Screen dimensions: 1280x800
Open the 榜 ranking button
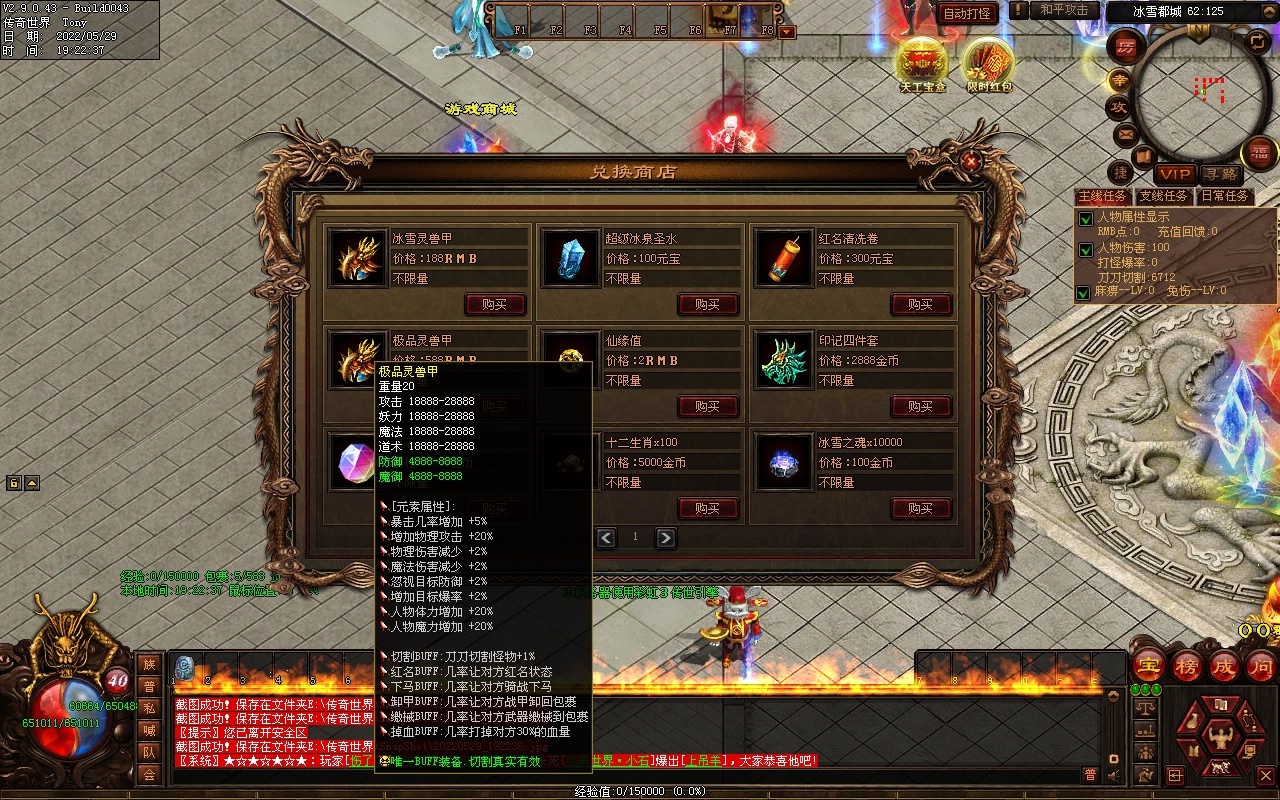[x=1187, y=667]
